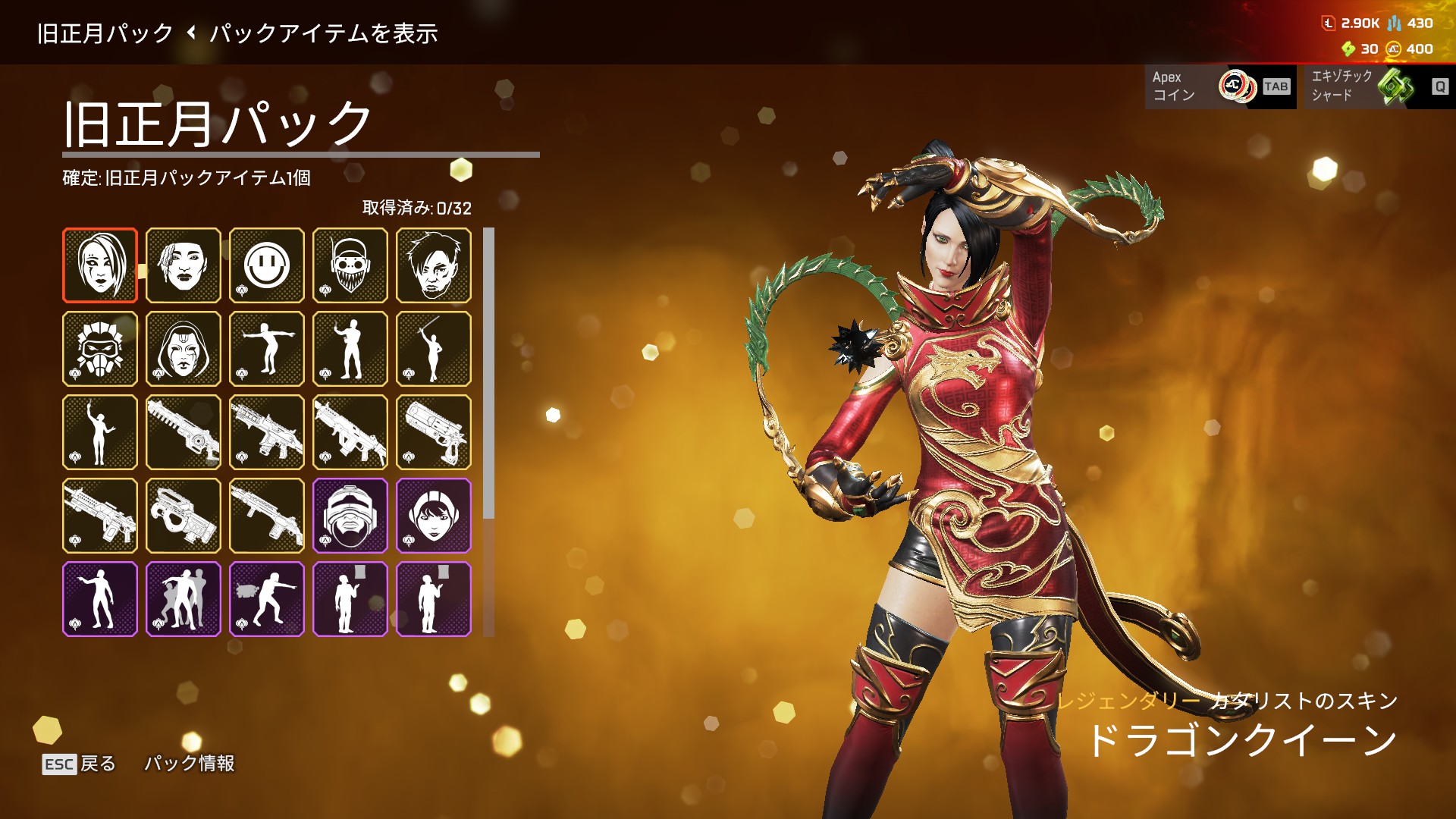Choose the revolver weapon skin tile
This screenshot has width=1456, height=819.
coord(434,432)
